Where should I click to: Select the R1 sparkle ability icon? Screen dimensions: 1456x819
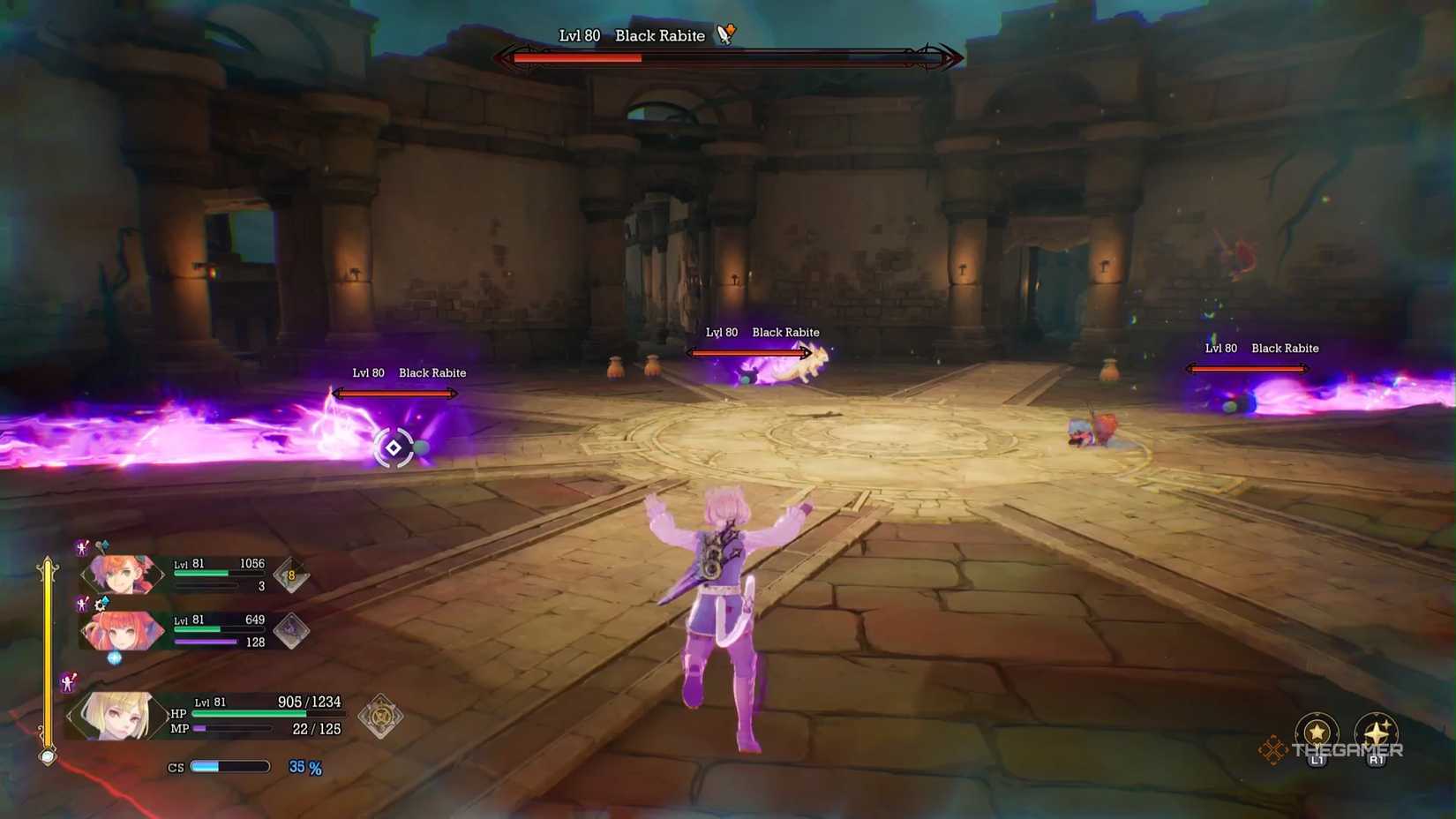[1375, 733]
